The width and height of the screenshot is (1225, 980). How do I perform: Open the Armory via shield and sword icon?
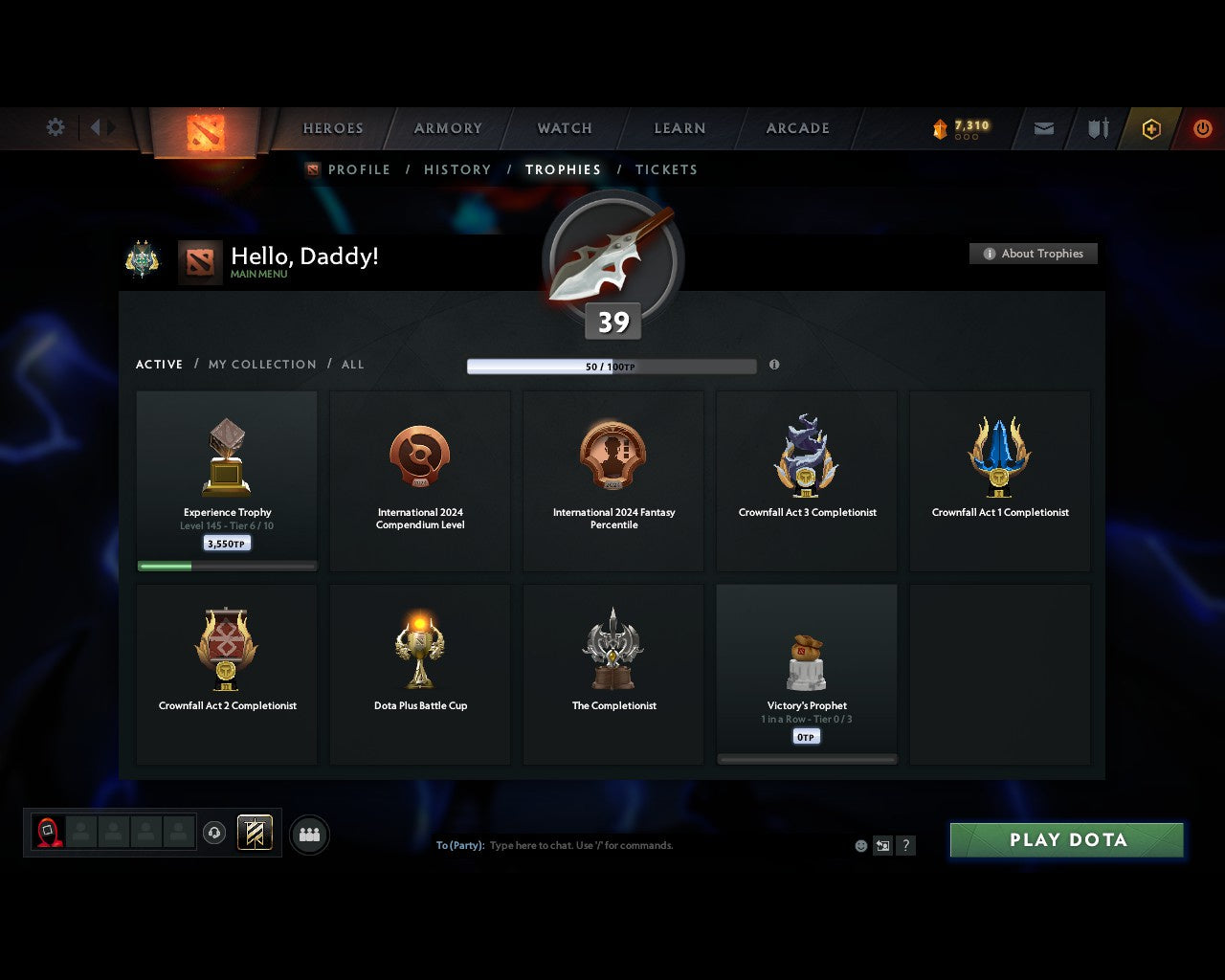pos(1097,128)
